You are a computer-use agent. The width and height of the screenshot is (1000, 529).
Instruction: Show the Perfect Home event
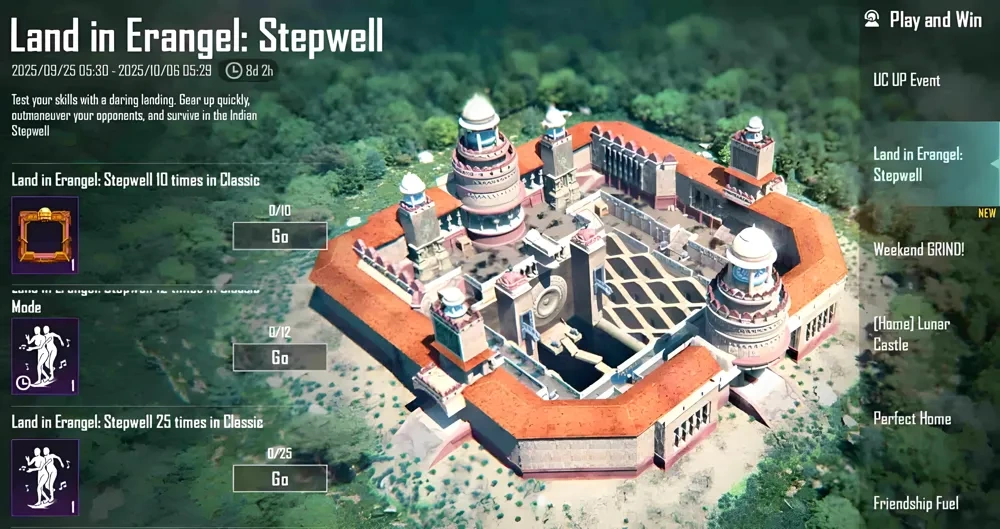coord(912,418)
